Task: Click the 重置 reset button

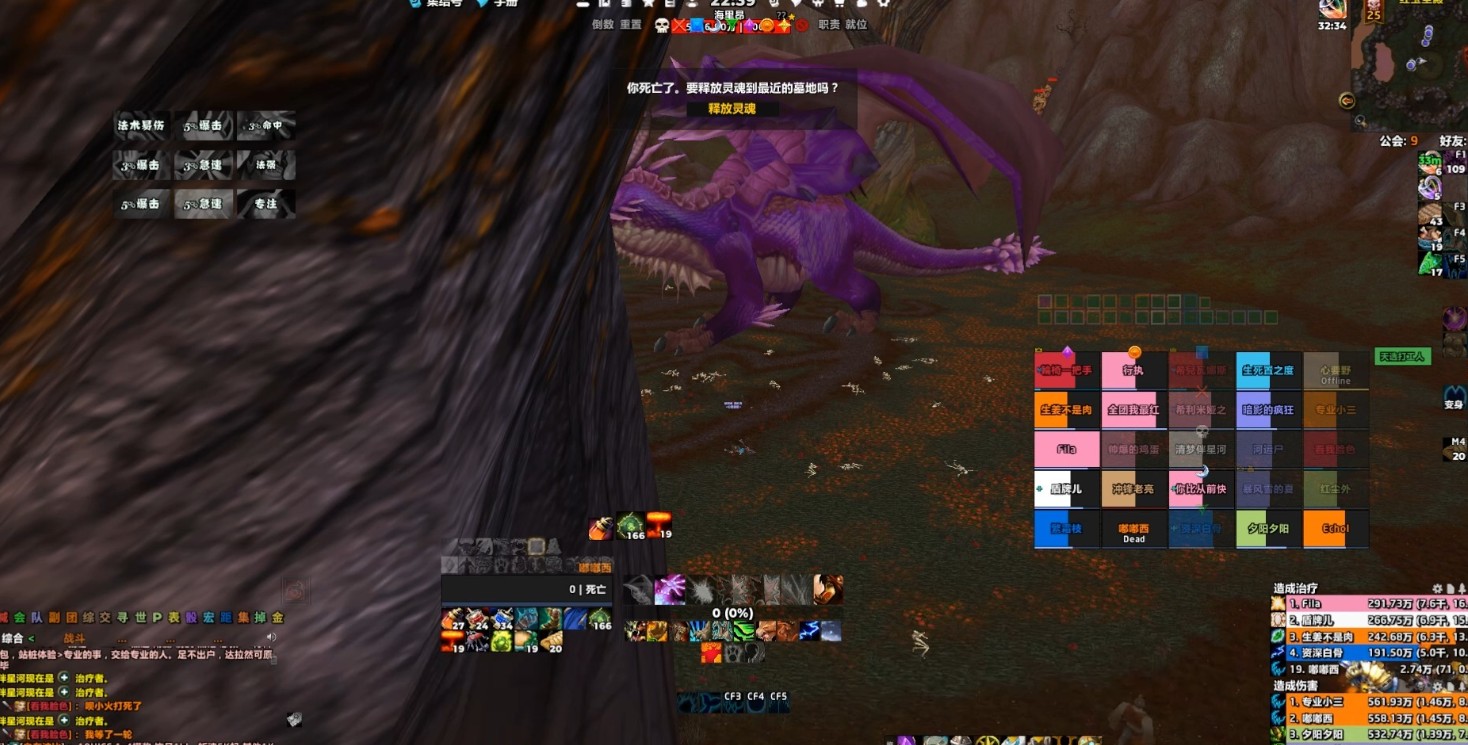Action: pos(630,25)
